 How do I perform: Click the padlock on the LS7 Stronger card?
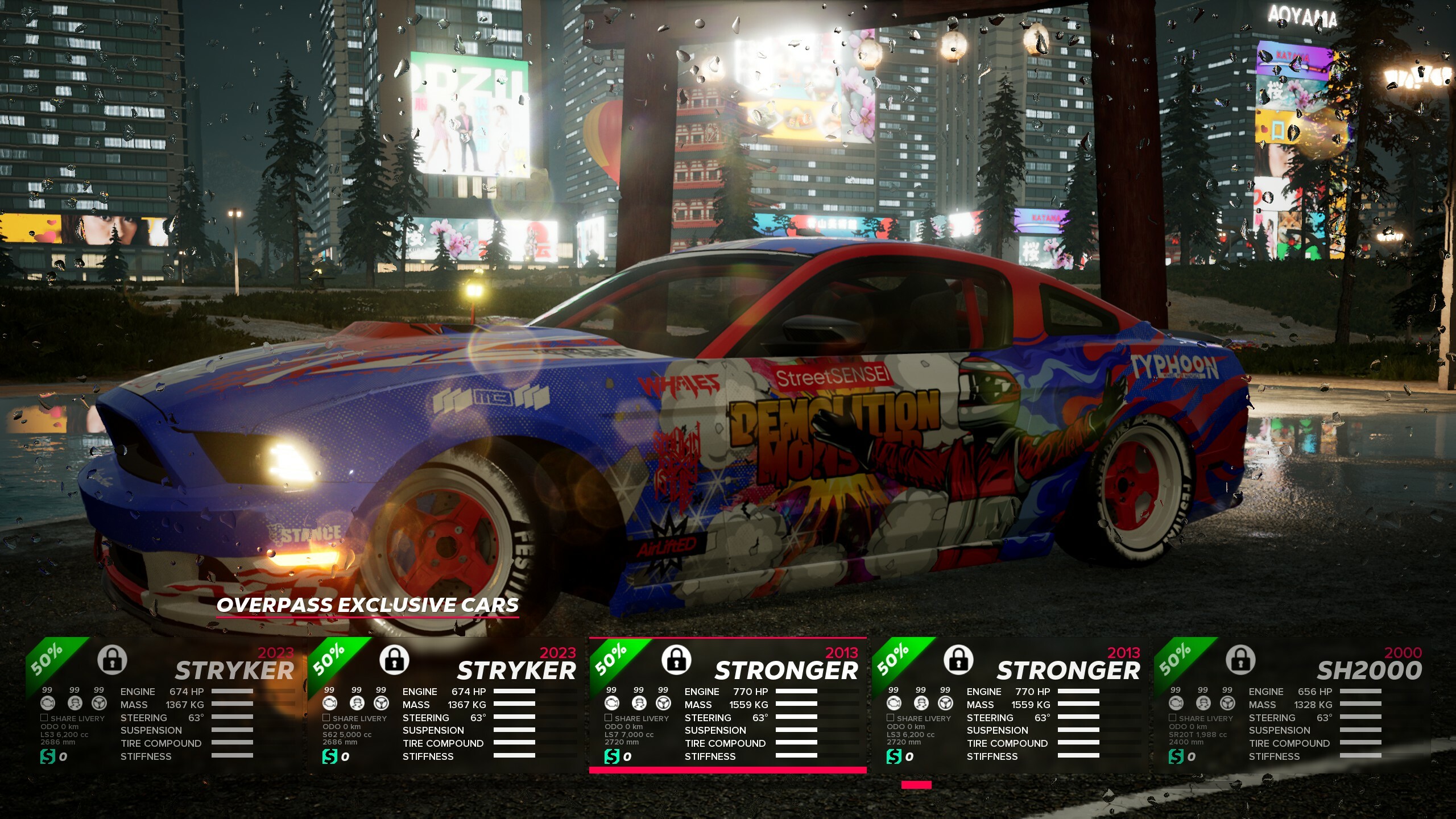(676, 660)
